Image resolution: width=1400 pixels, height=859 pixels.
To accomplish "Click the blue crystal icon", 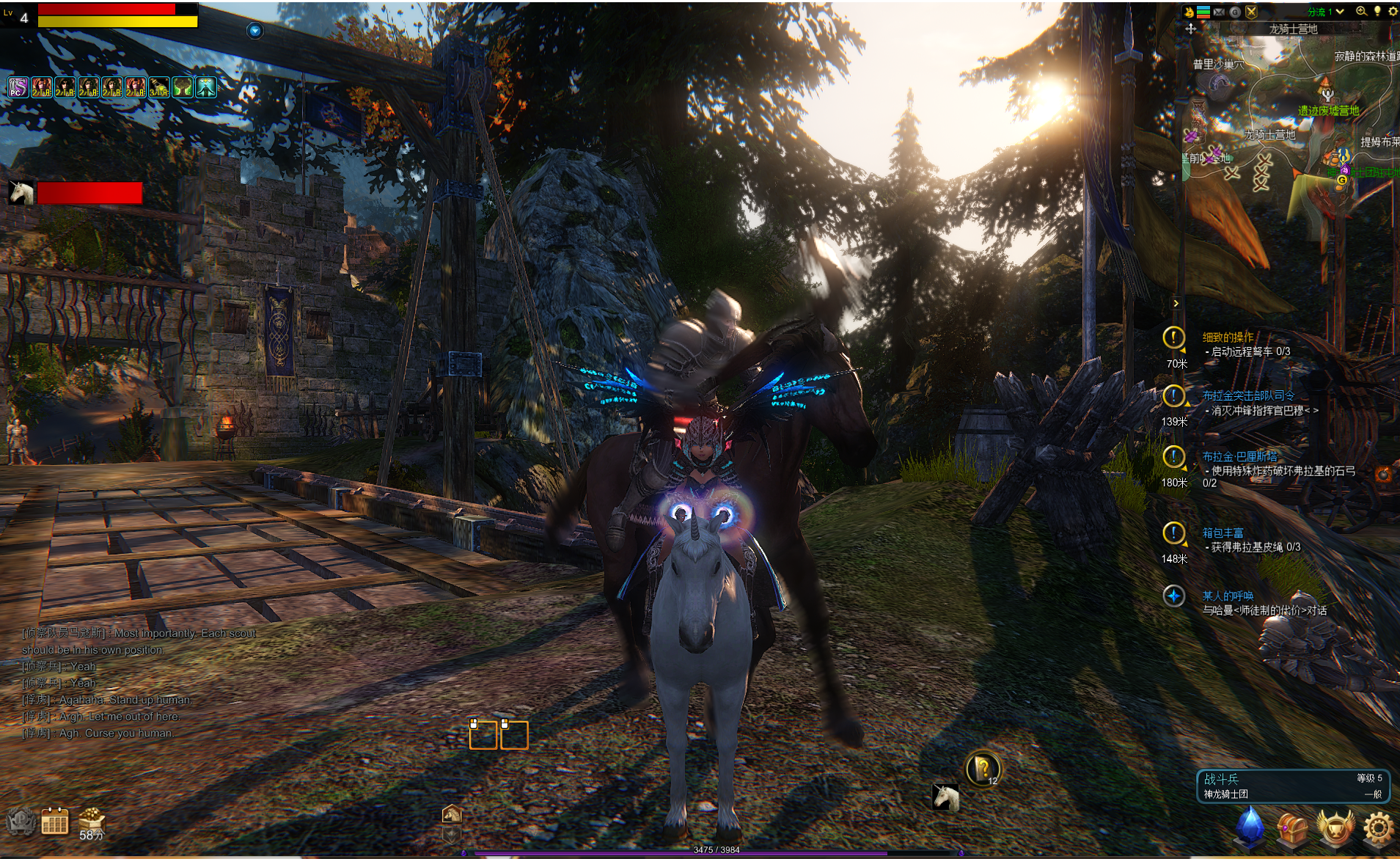I will click(x=1250, y=826).
